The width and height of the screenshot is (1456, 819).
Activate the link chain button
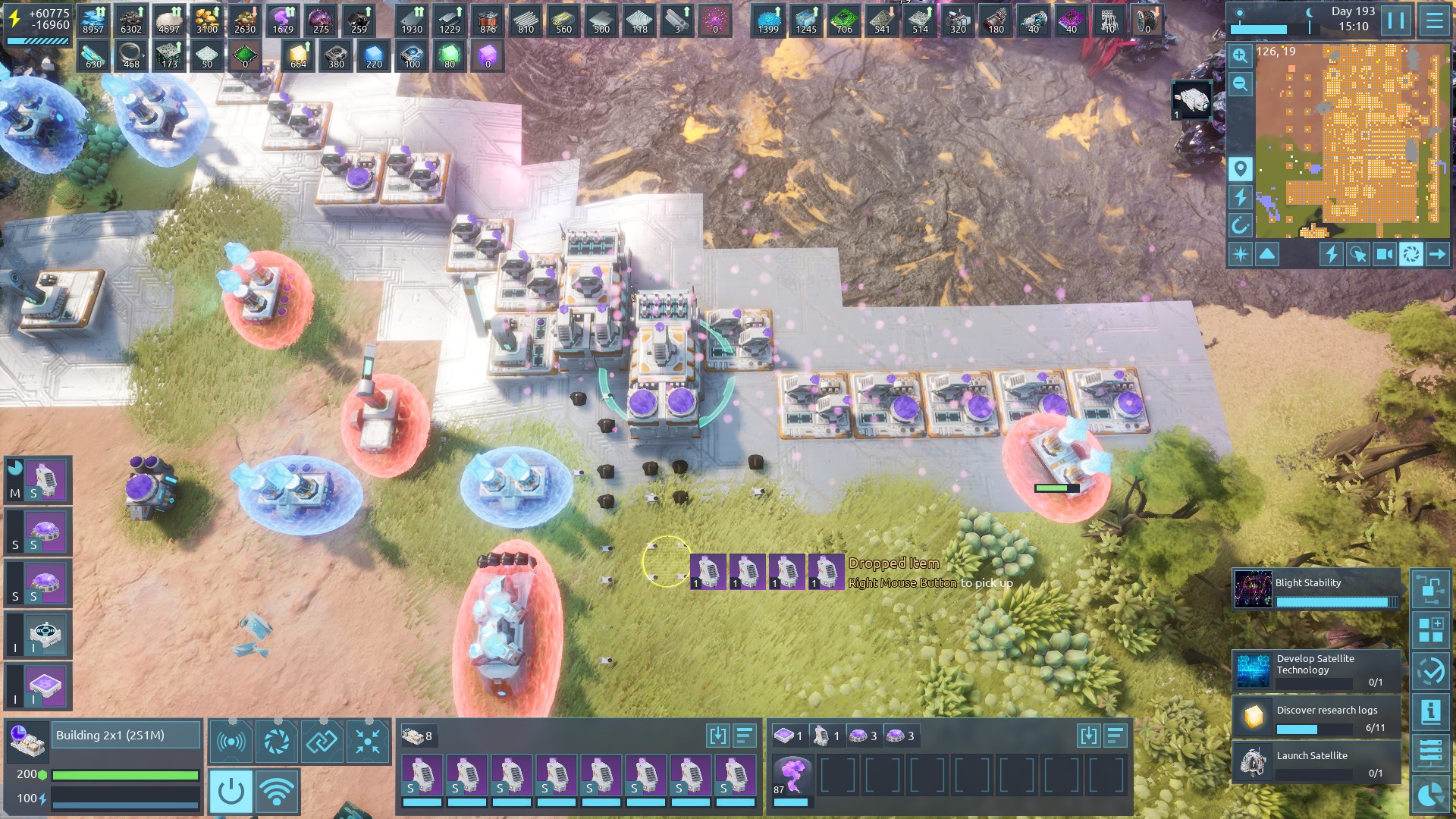click(x=322, y=741)
